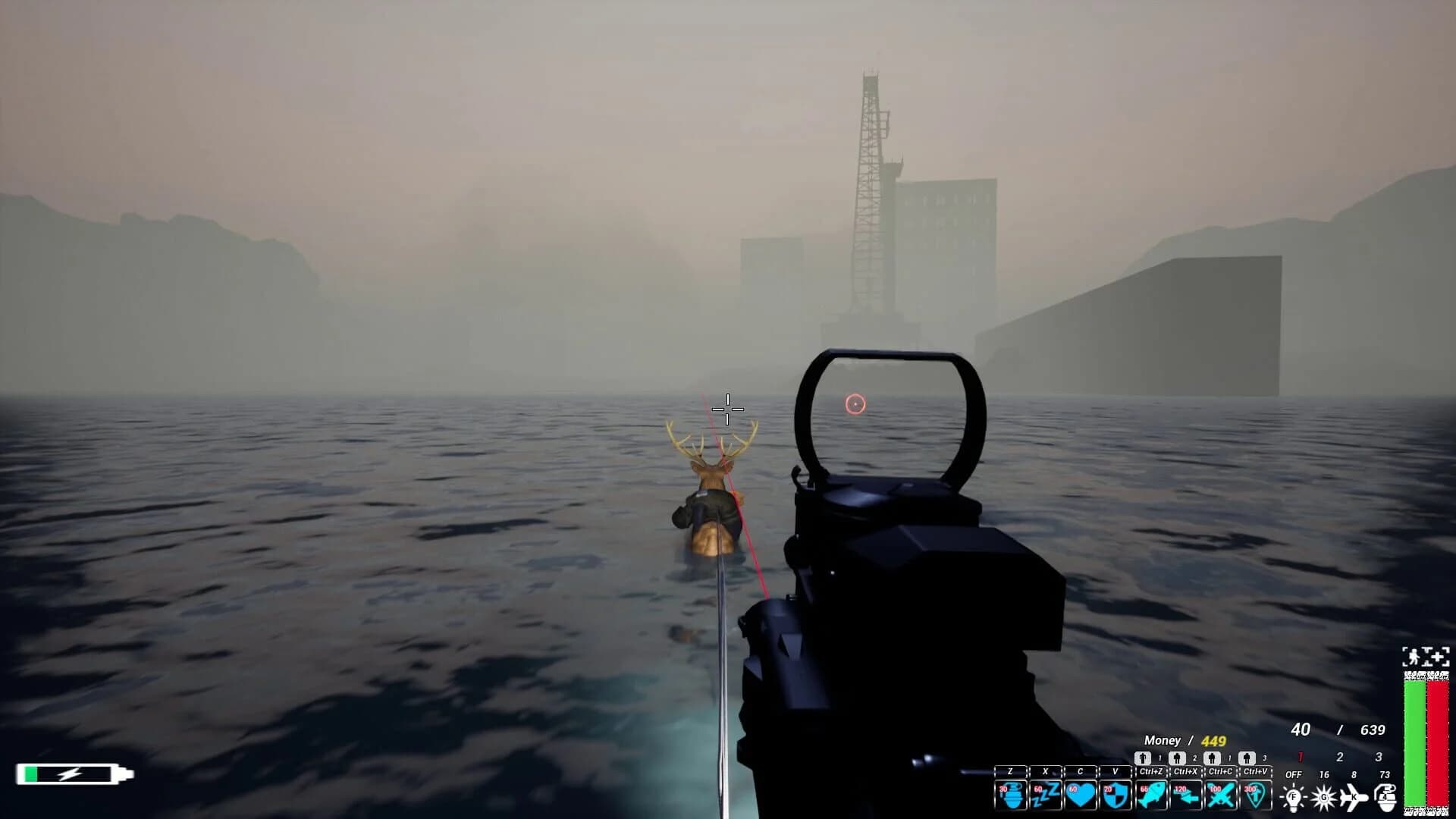
Task: Click the green health bar
Action: click(x=1417, y=743)
